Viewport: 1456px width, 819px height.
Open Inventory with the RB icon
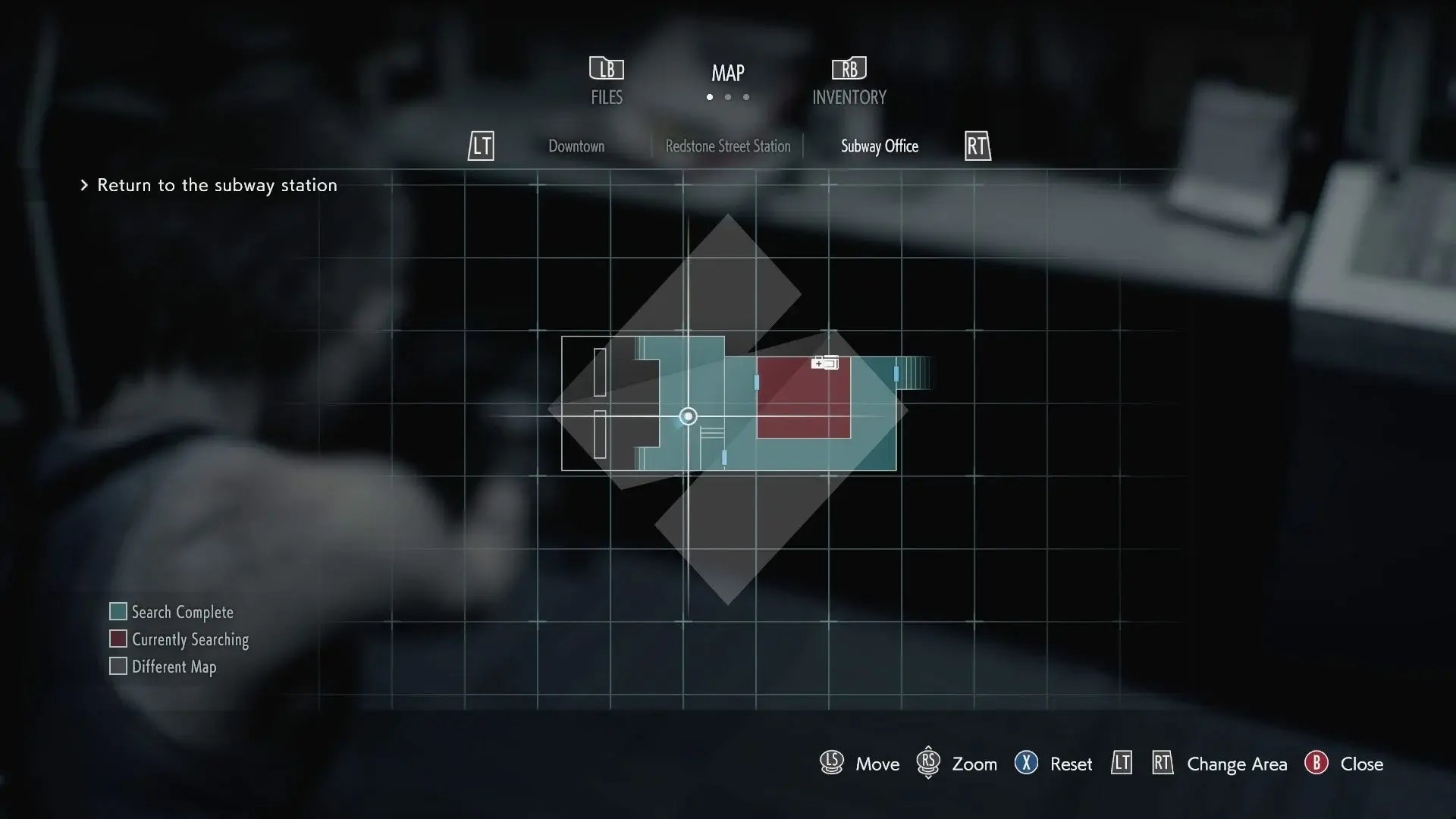coord(849,68)
